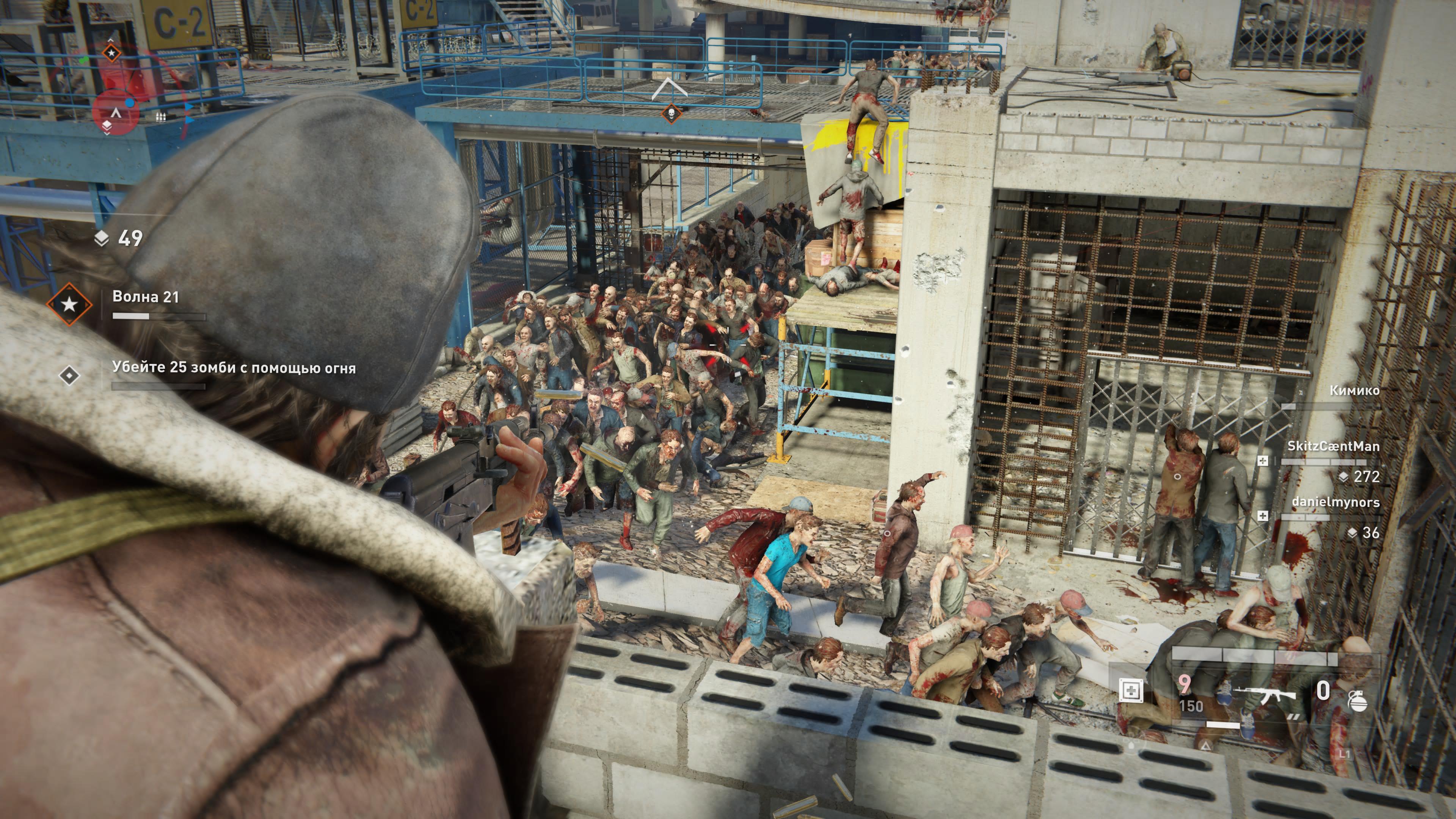
Task: Select teammate SkitzCæntMan in the squad list
Action: [1333, 446]
